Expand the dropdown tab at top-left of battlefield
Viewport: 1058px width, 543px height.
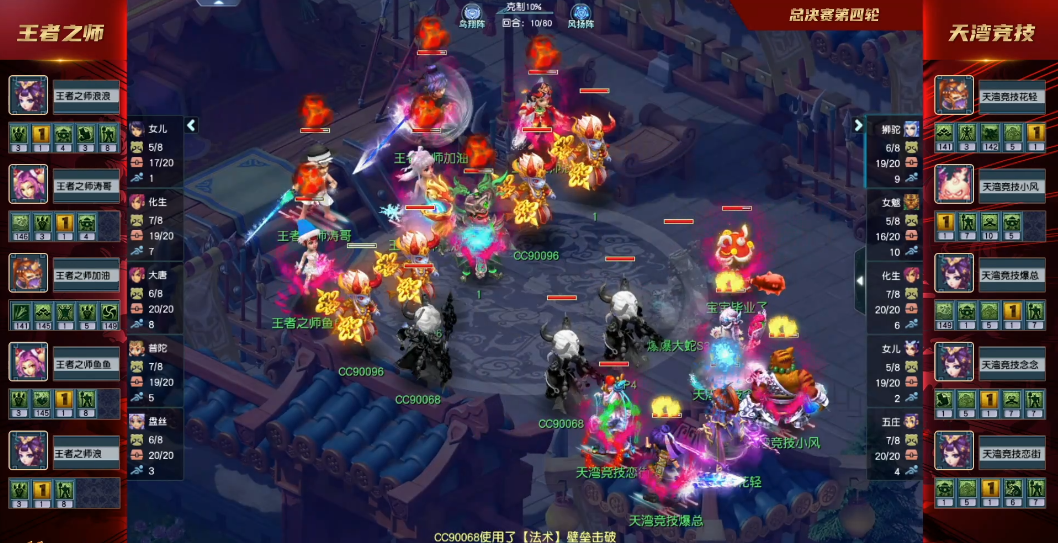(x=222, y=3)
